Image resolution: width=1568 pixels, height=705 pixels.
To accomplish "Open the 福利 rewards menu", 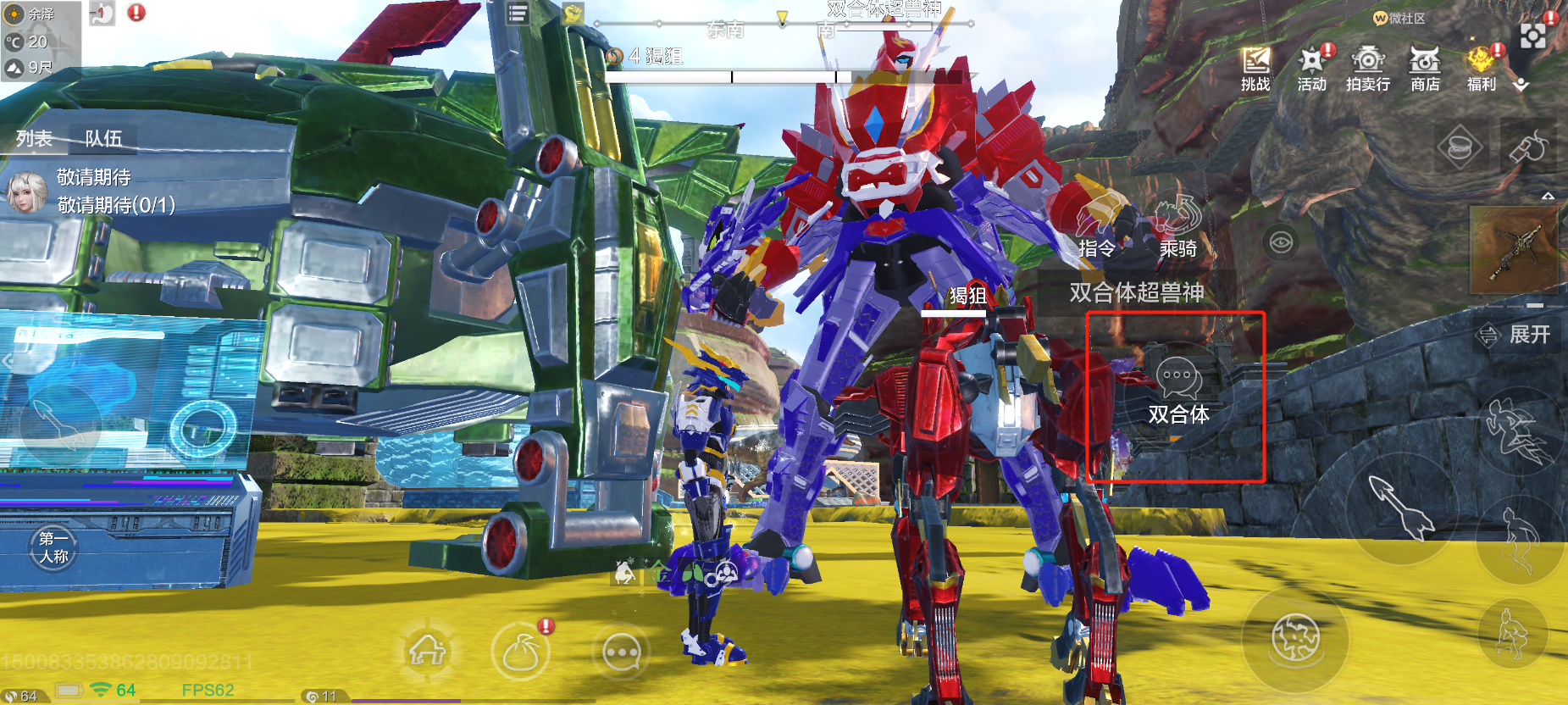I will [x=1482, y=68].
